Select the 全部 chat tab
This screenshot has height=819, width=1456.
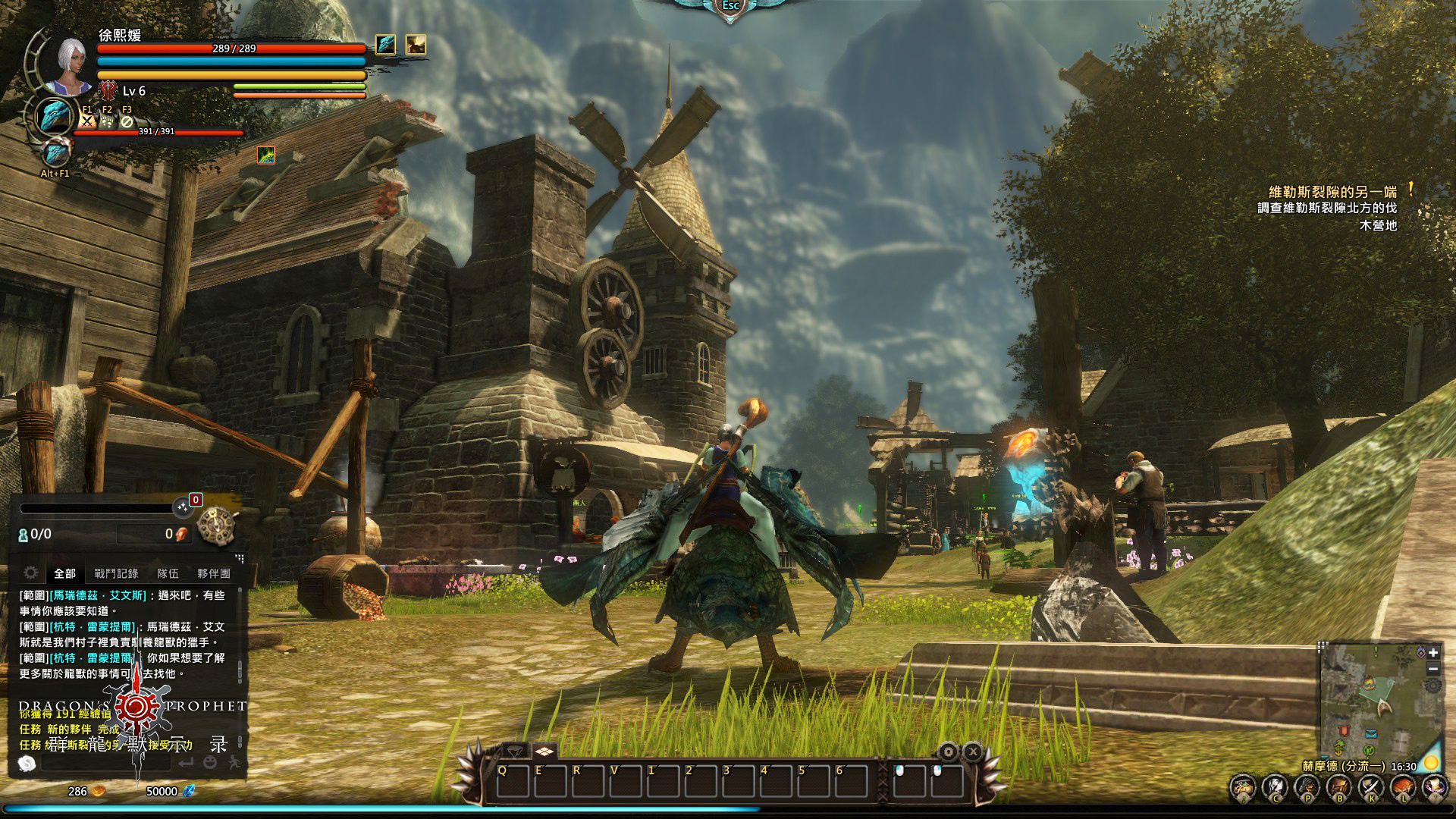64,573
